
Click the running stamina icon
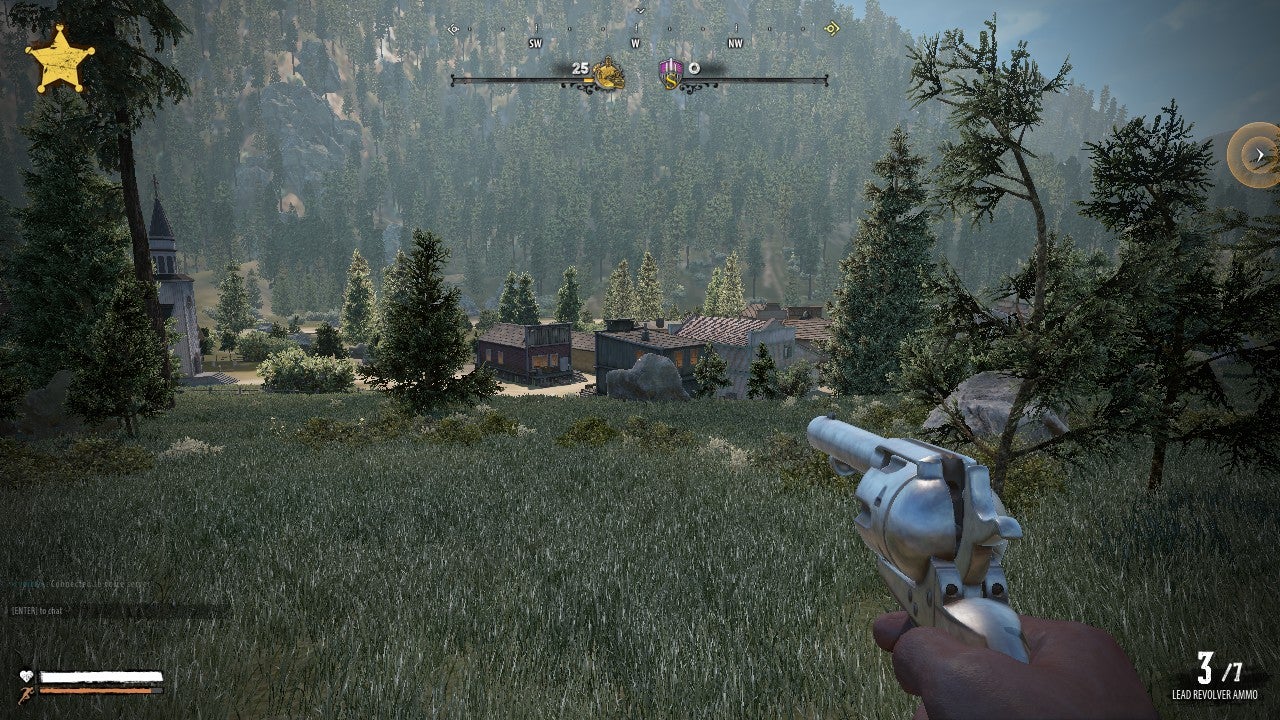coord(25,695)
